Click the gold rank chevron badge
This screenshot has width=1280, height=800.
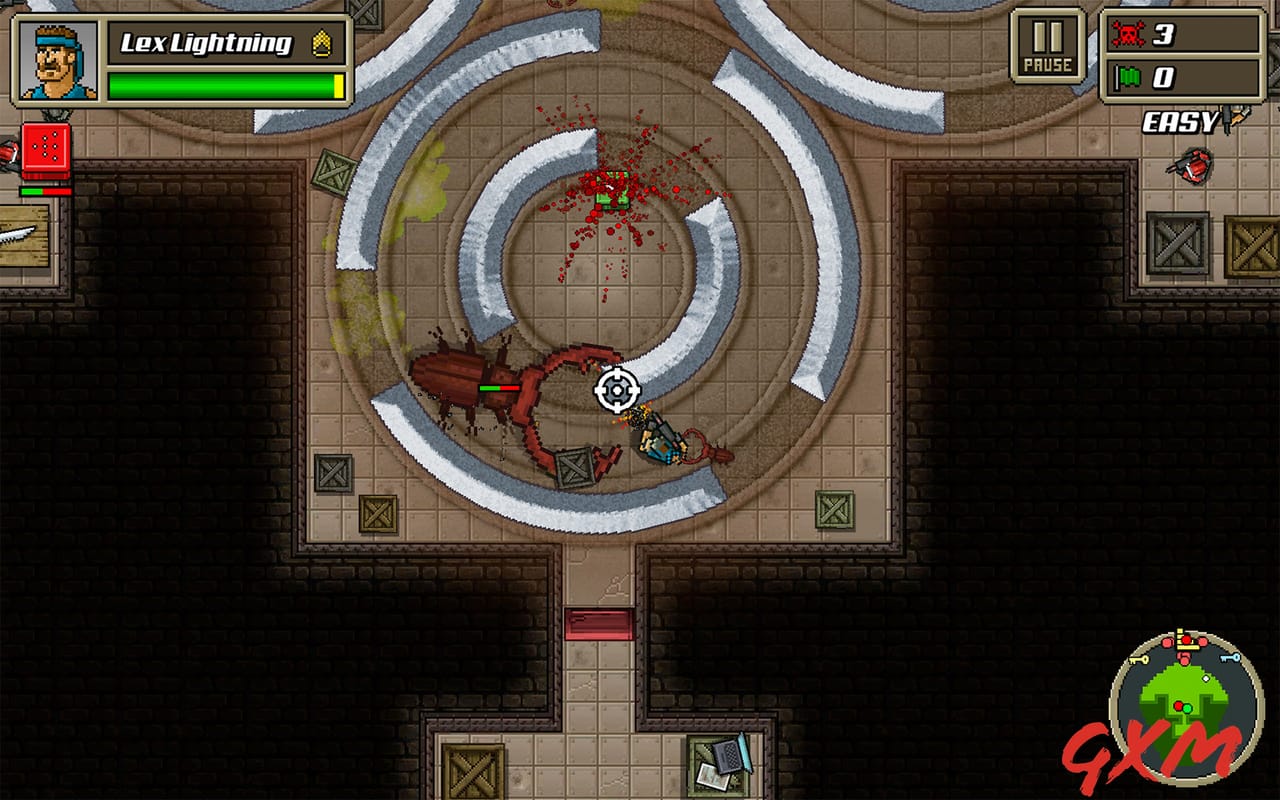[320, 43]
